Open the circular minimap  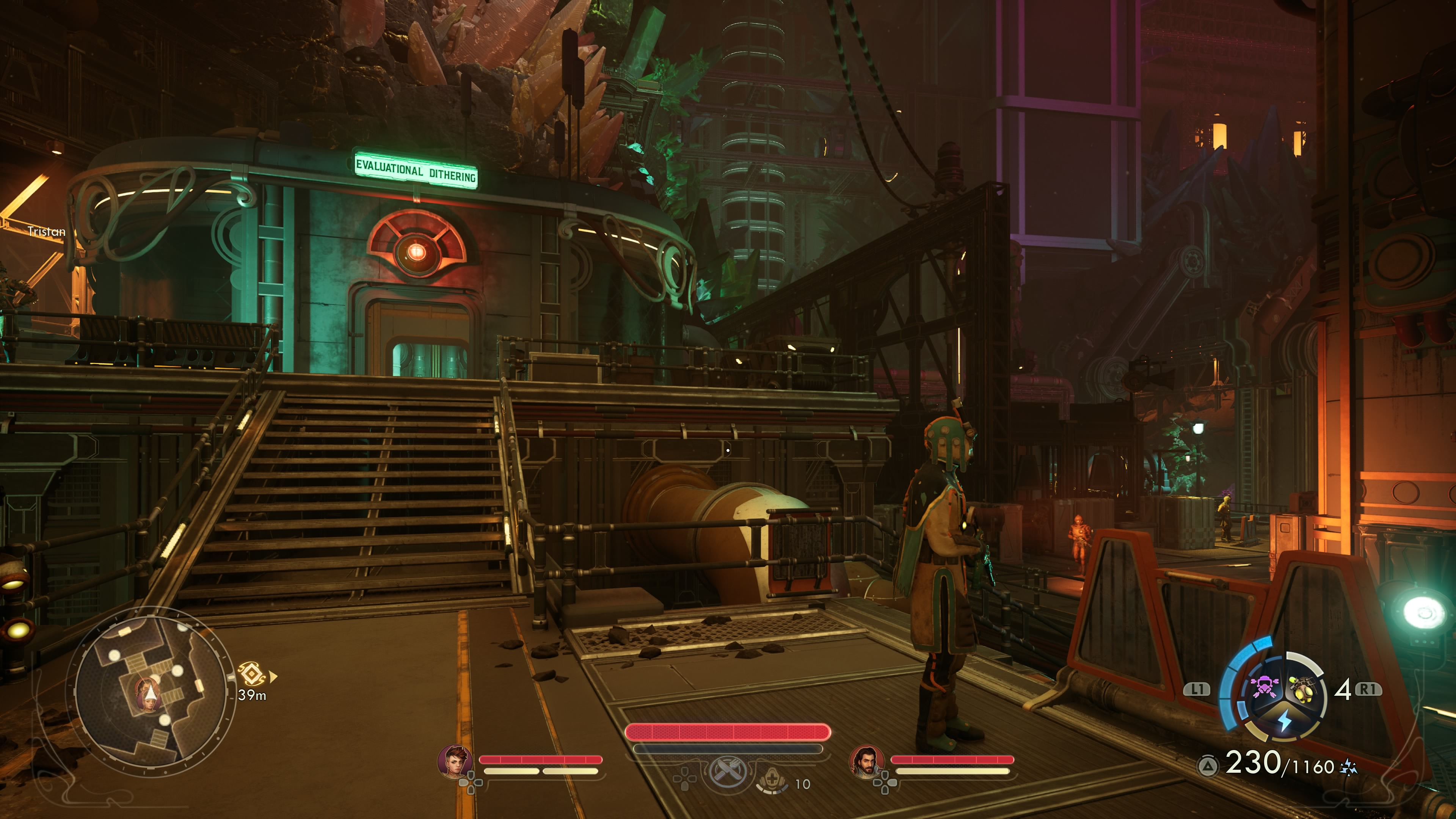(152, 691)
